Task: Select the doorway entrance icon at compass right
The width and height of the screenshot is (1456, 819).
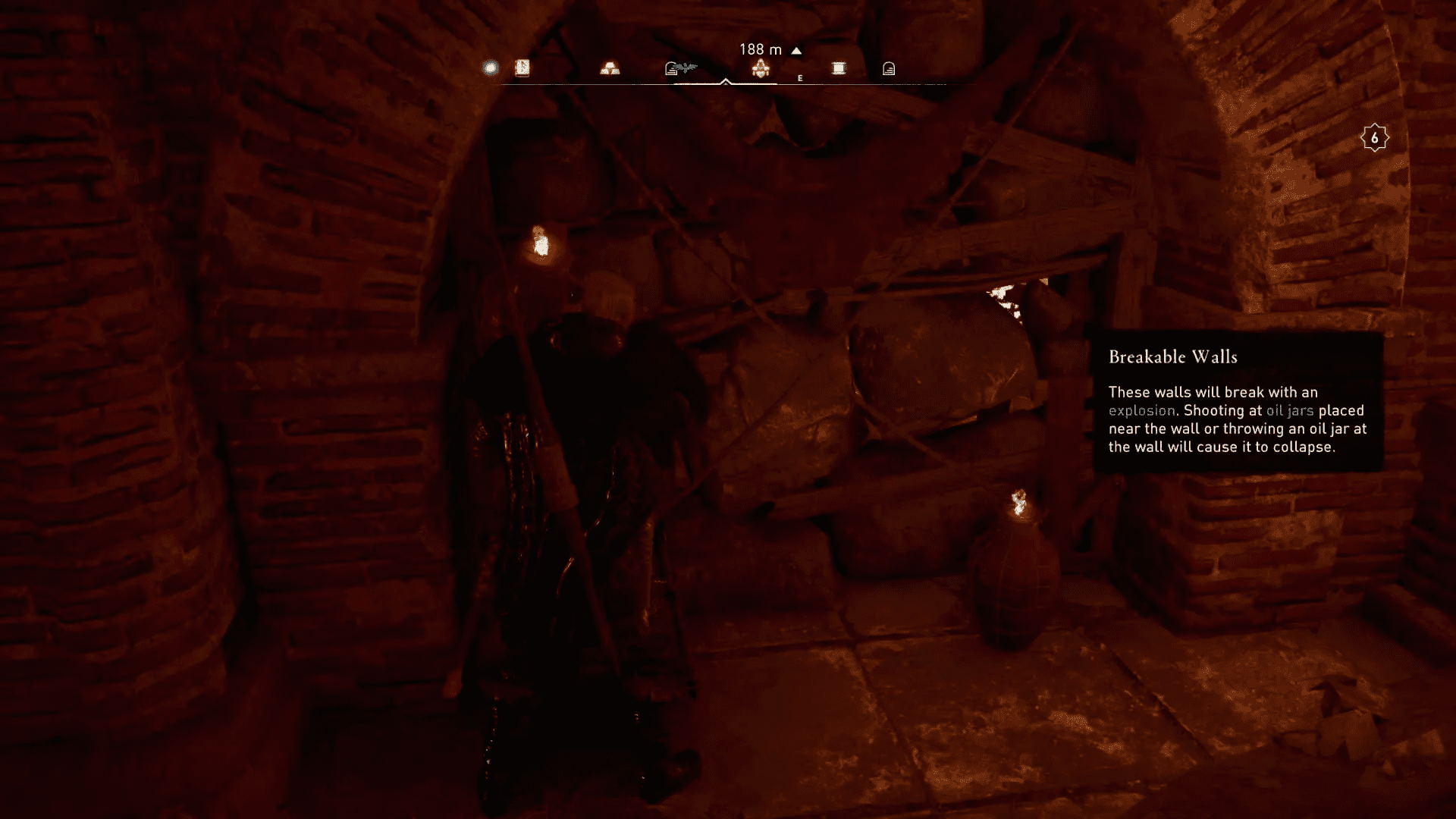Action: 887,68
